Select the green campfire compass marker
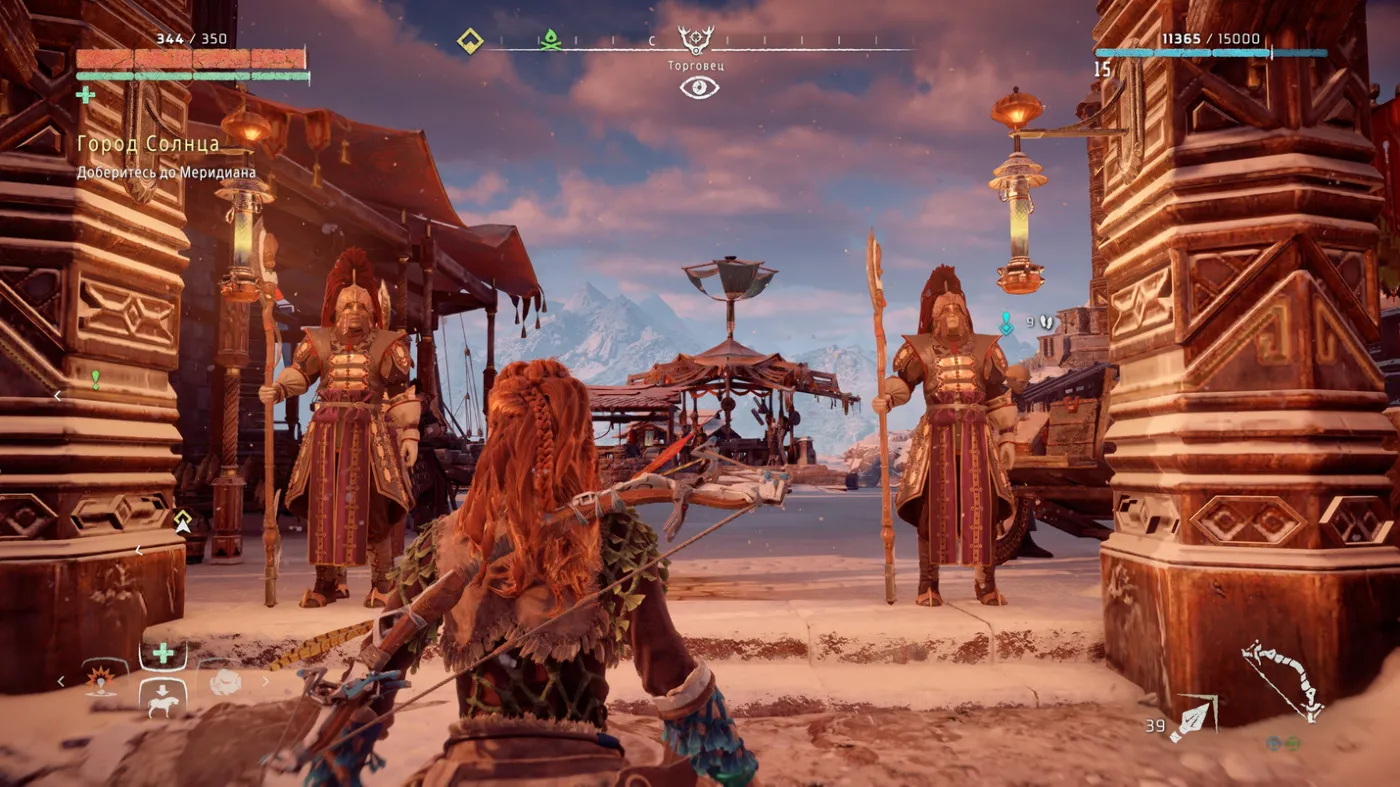Image resolution: width=1400 pixels, height=787 pixels. (550, 41)
